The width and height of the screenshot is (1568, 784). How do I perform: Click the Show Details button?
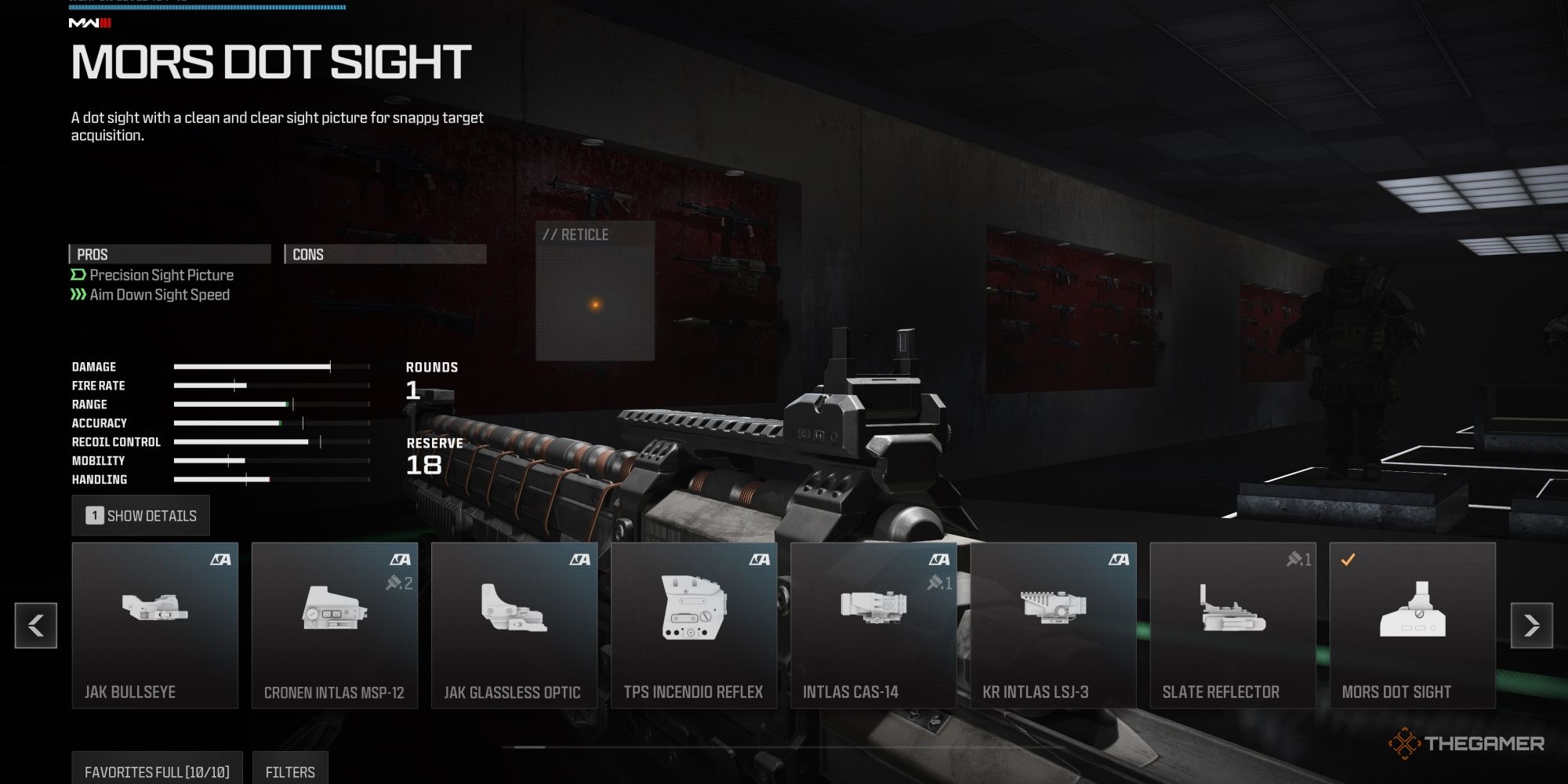coord(141,515)
